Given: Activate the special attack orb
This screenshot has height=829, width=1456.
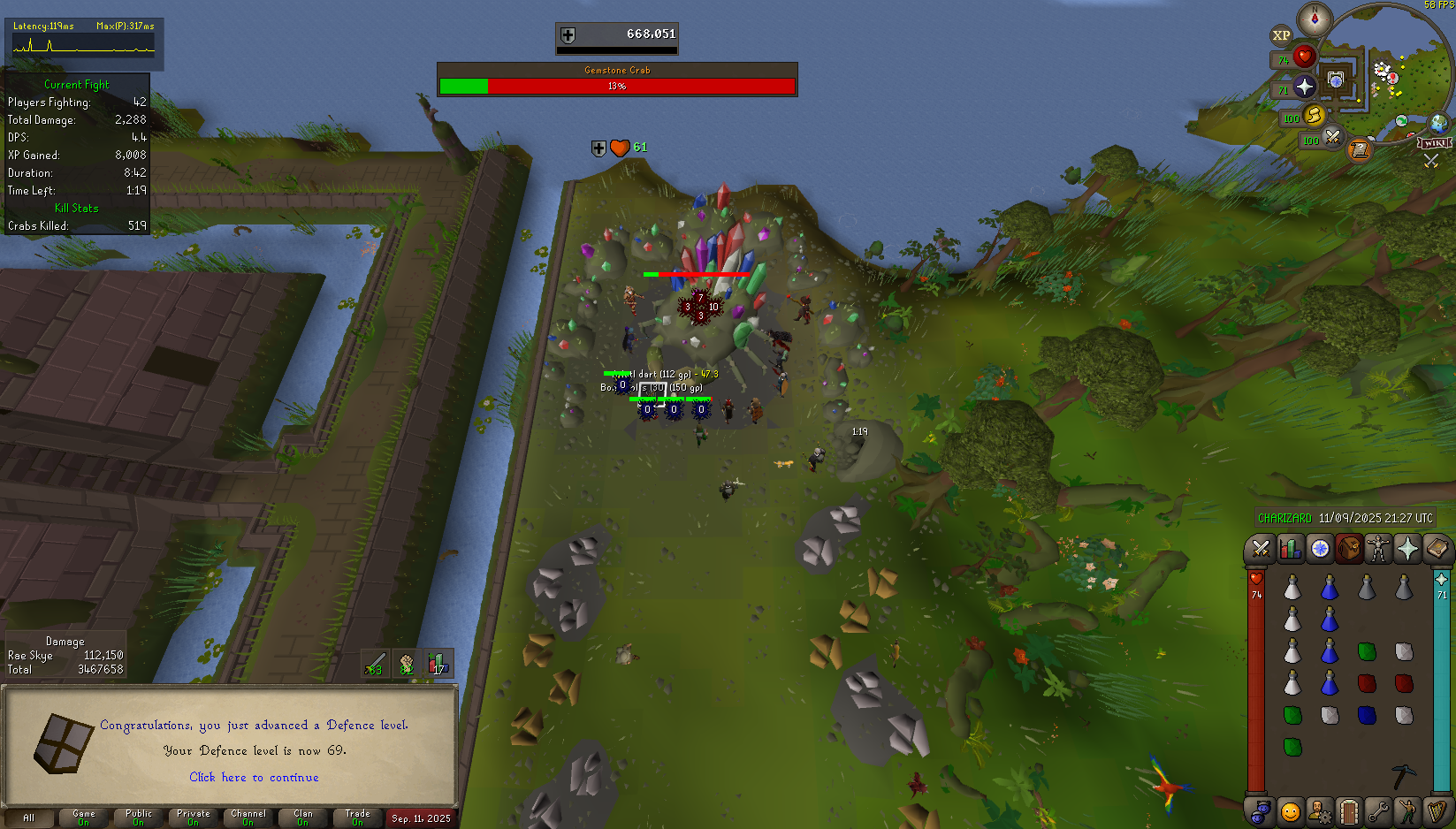Looking at the screenshot, I should (1332, 137).
